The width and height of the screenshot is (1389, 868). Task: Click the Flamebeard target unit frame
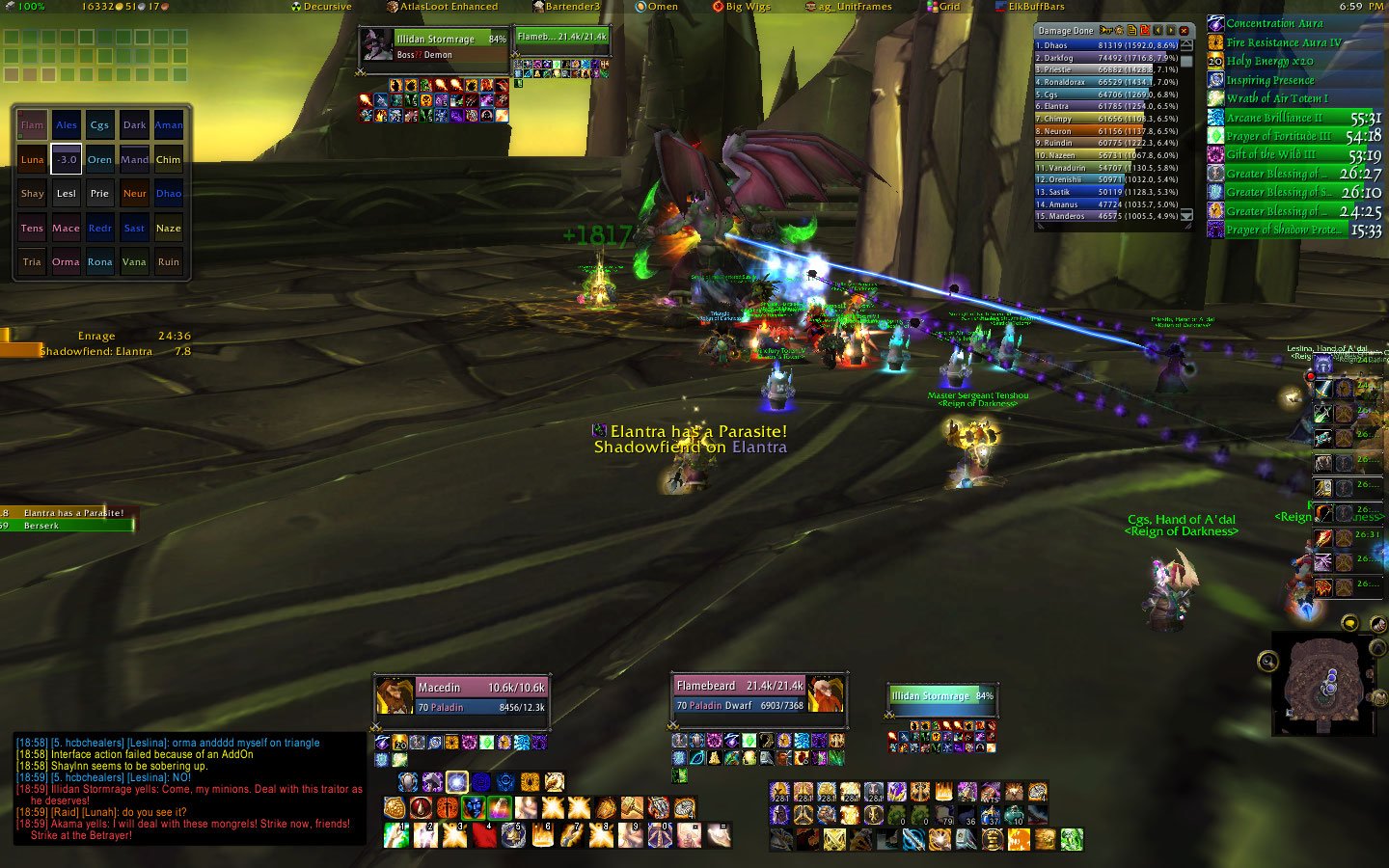[758, 694]
